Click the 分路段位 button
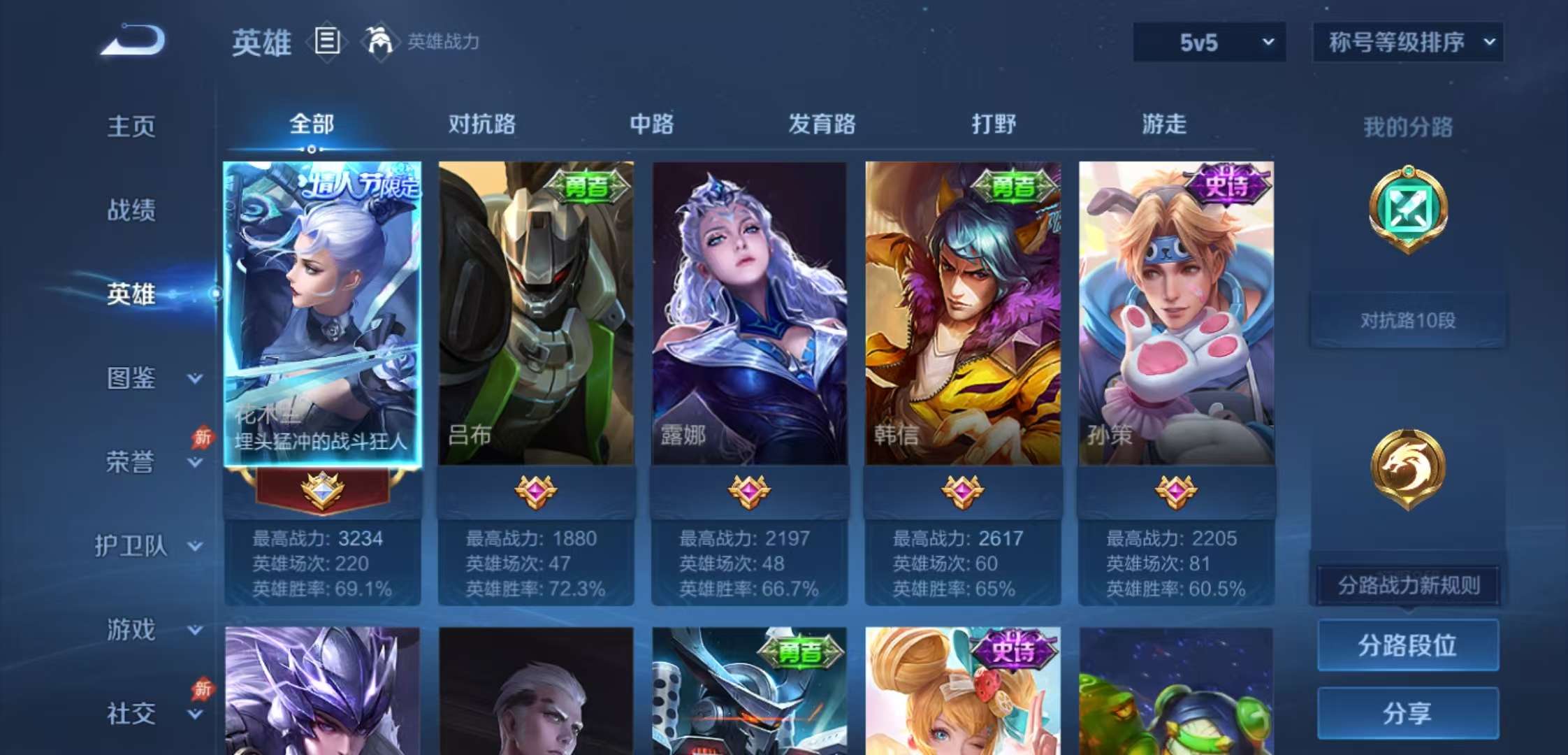The image size is (1568, 755). click(1407, 645)
